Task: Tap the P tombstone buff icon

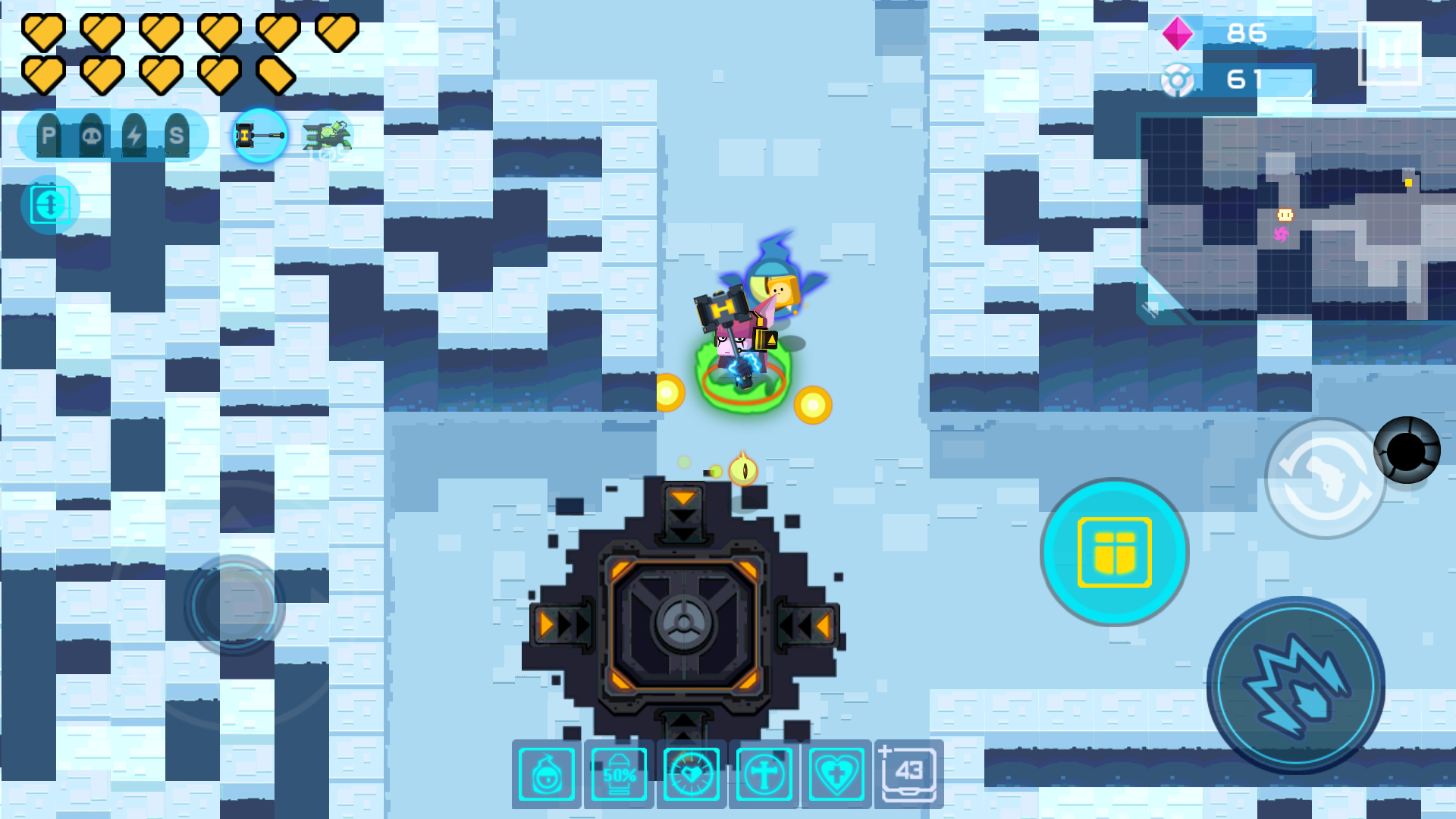Action: tap(48, 135)
